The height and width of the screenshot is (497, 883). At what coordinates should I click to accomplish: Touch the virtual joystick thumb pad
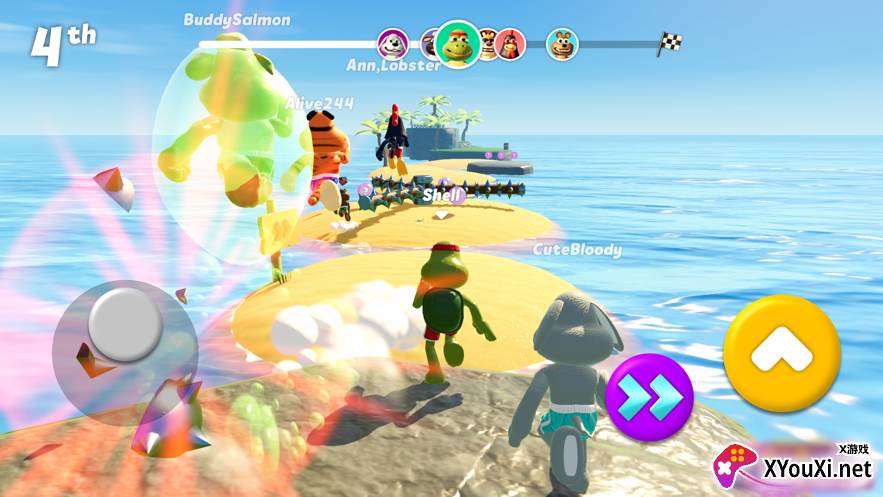click(x=124, y=323)
